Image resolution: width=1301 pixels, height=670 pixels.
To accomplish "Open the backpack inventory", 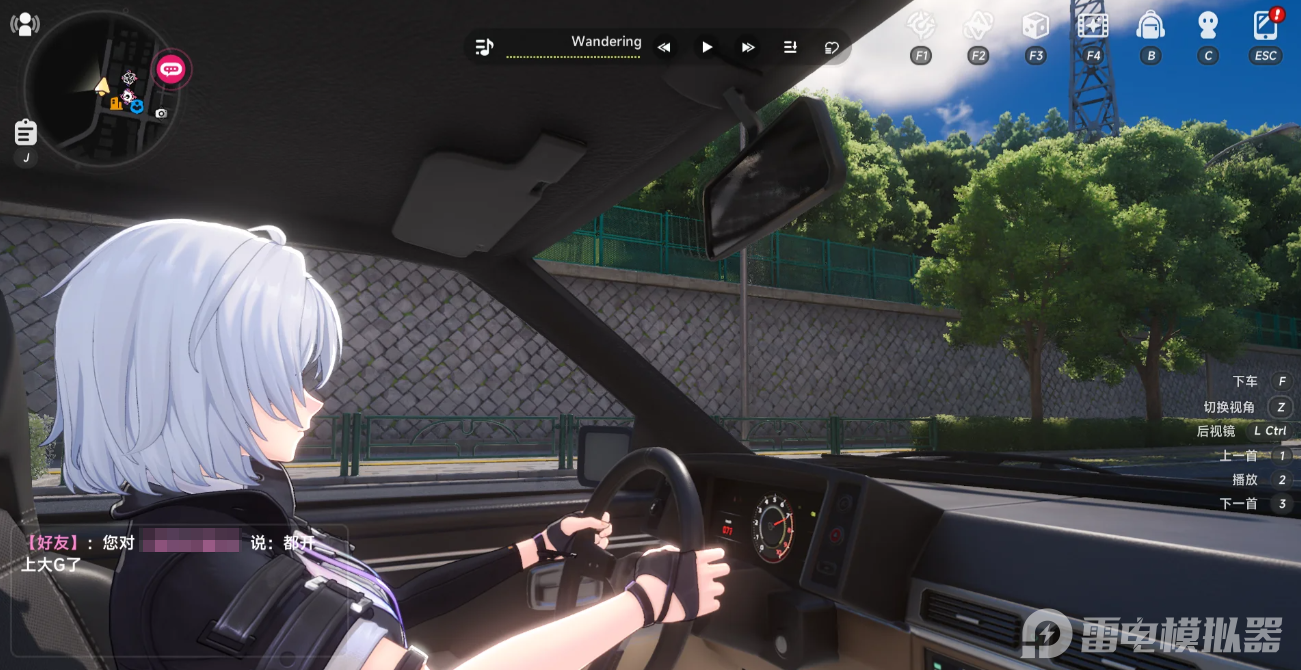I will pyautogui.click(x=1151, y=25).
